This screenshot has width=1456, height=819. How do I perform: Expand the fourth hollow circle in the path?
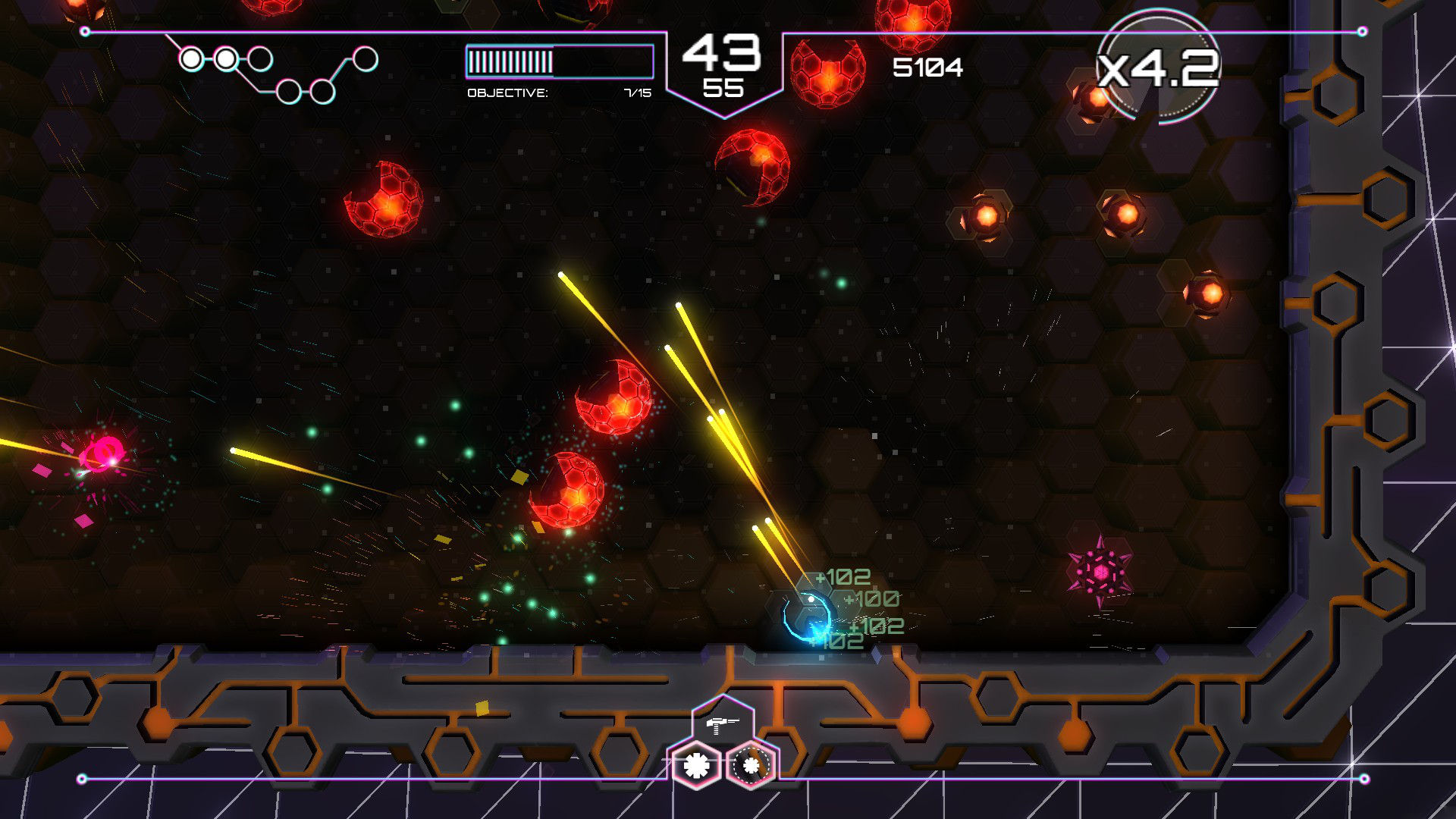322,92
